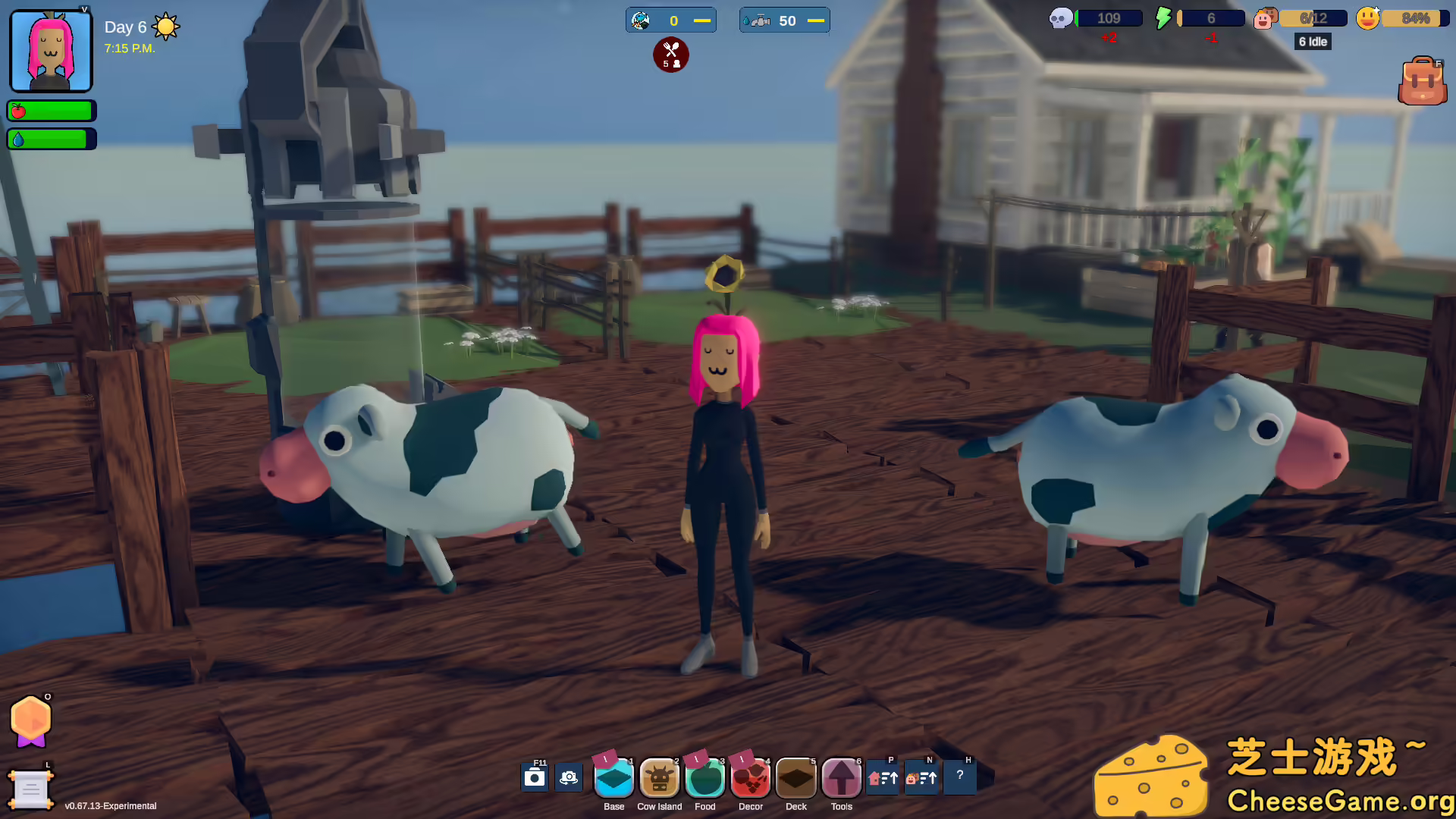Click the 6 Idle villagers label

(x=1313, y=42)
